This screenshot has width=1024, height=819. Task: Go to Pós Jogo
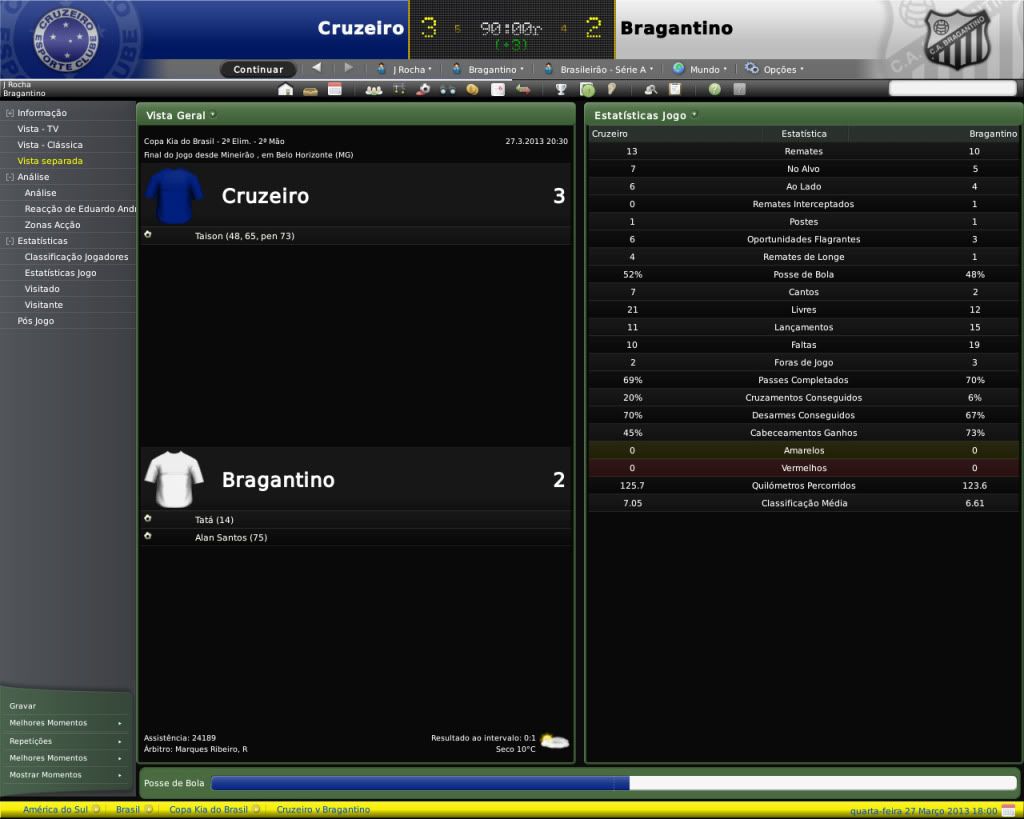[36, 321]
